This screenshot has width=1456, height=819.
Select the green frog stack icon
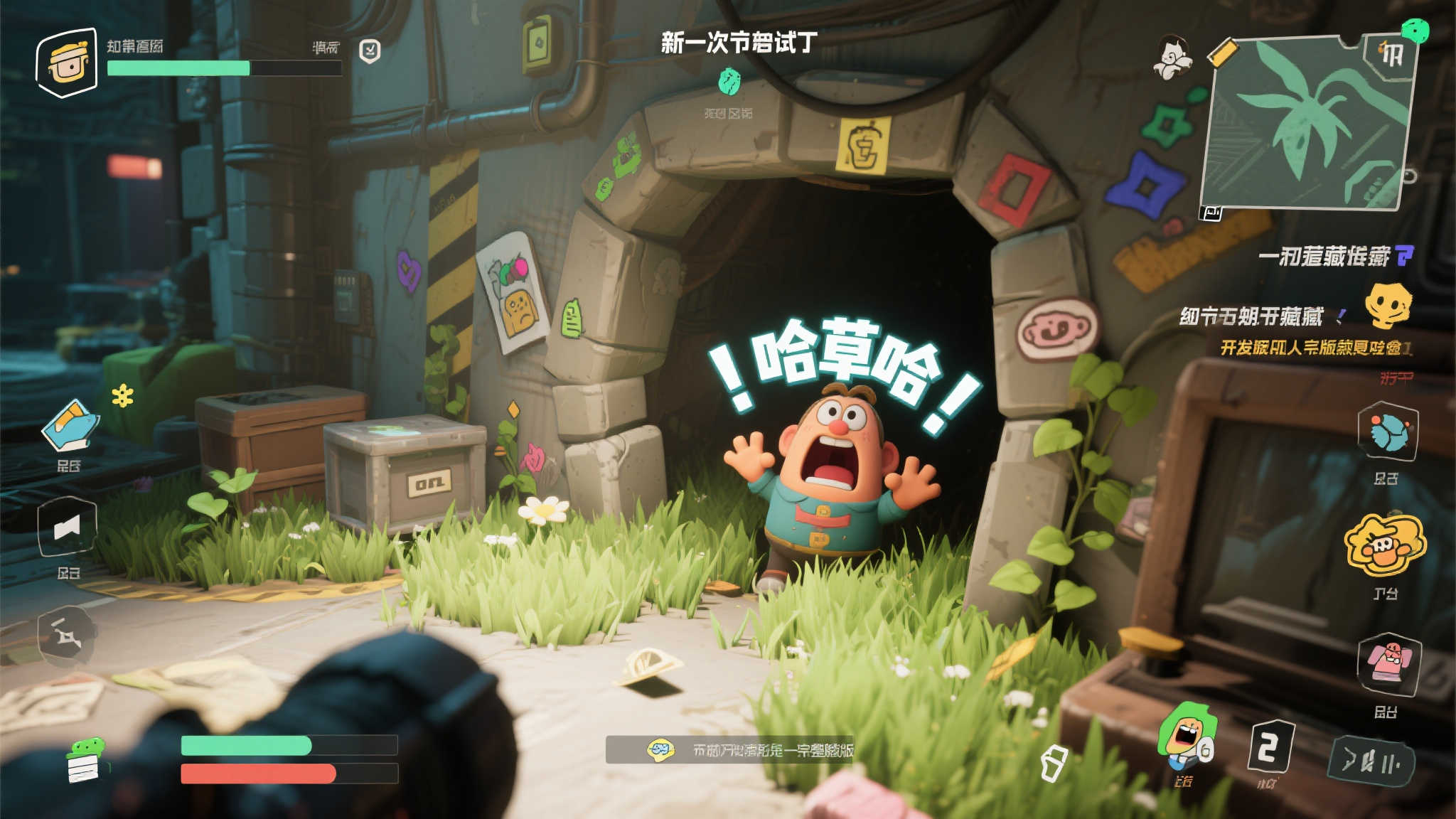pyautogui.click(x=85, y=760)
